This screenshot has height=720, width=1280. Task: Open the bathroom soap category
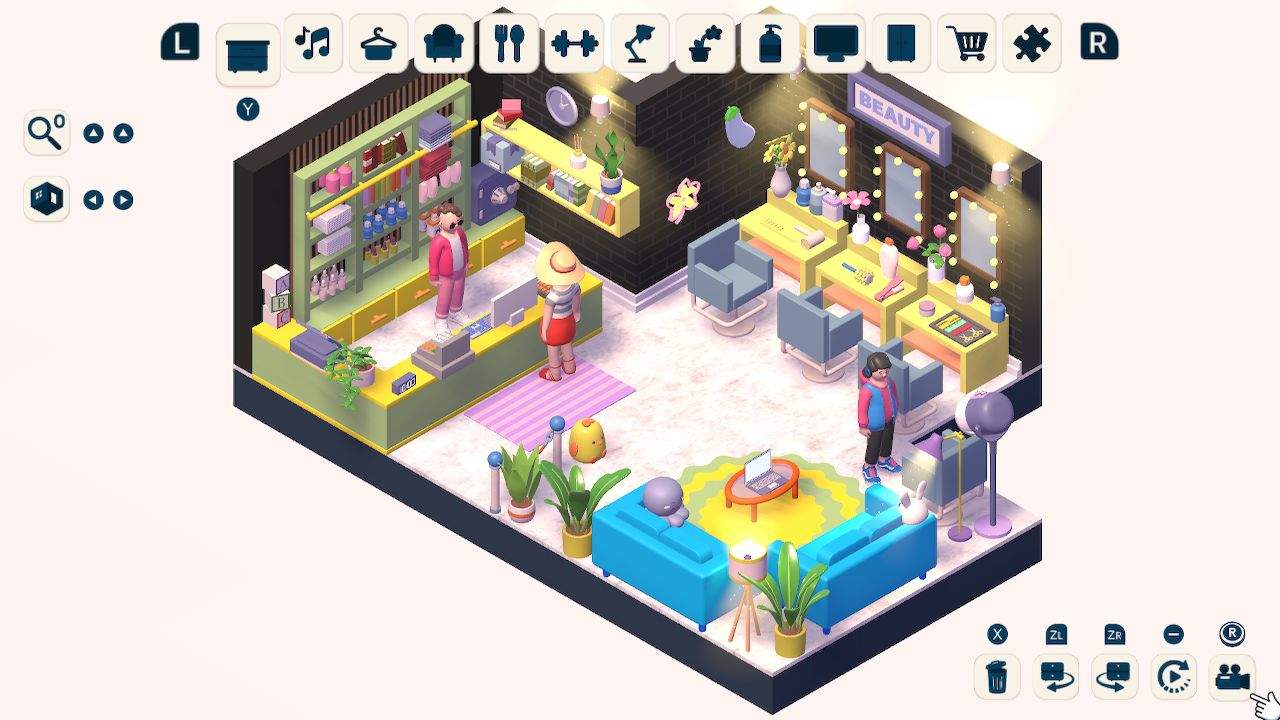pos(770,44)
